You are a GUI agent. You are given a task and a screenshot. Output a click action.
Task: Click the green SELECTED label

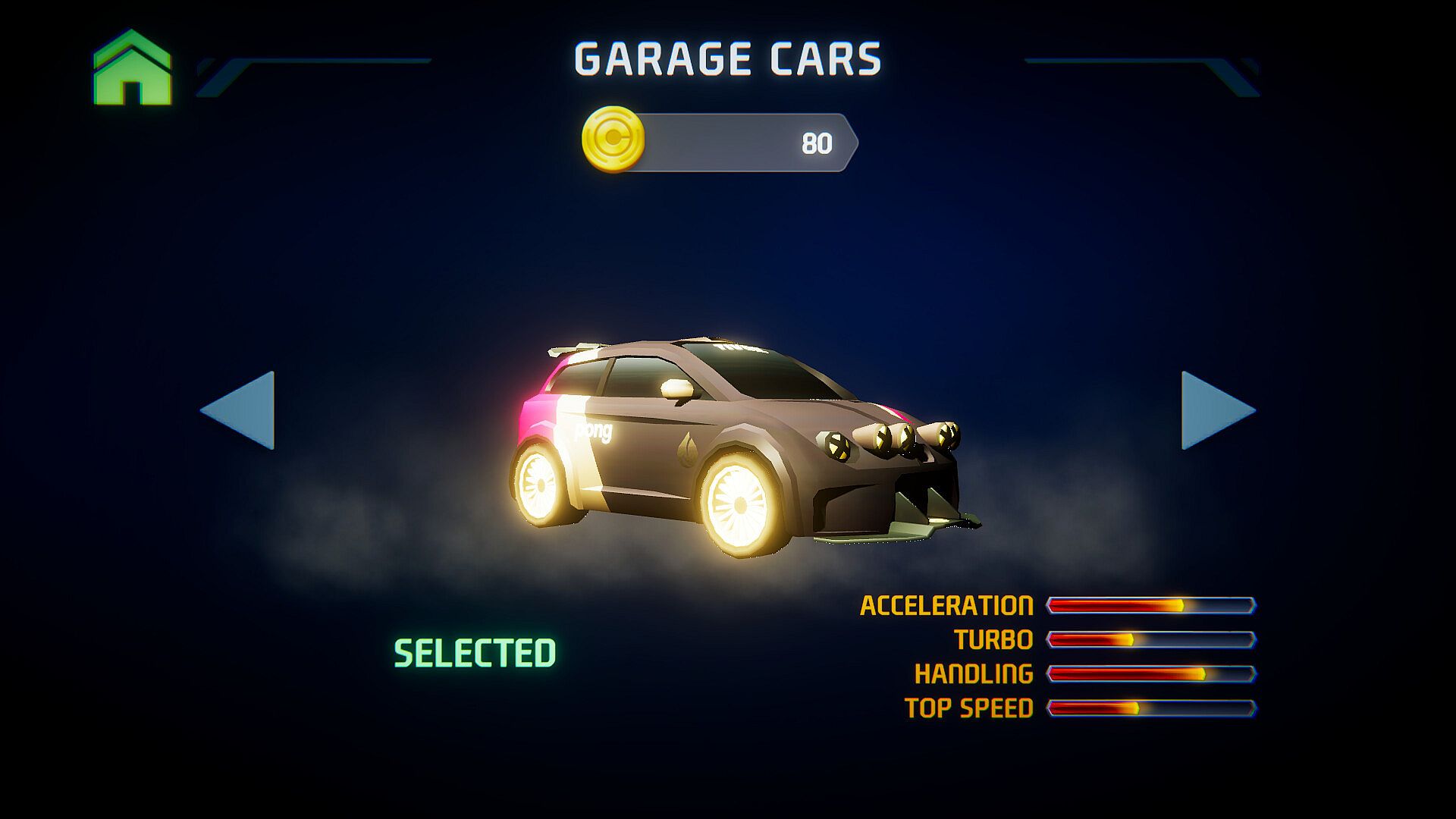click(475, 653)
